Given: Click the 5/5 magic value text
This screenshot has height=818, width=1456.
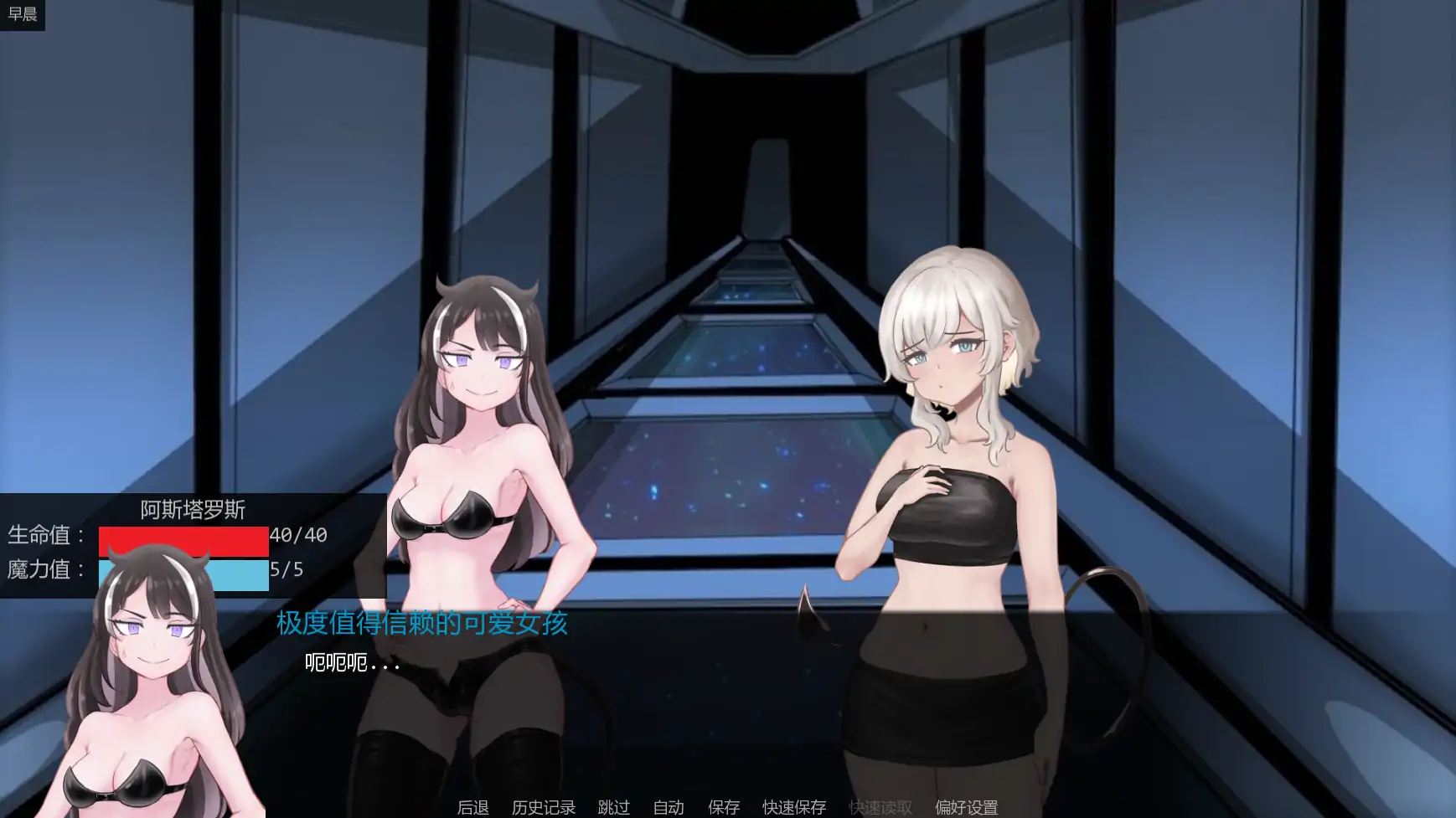Looking at the screenshot, I should [287, 571].
